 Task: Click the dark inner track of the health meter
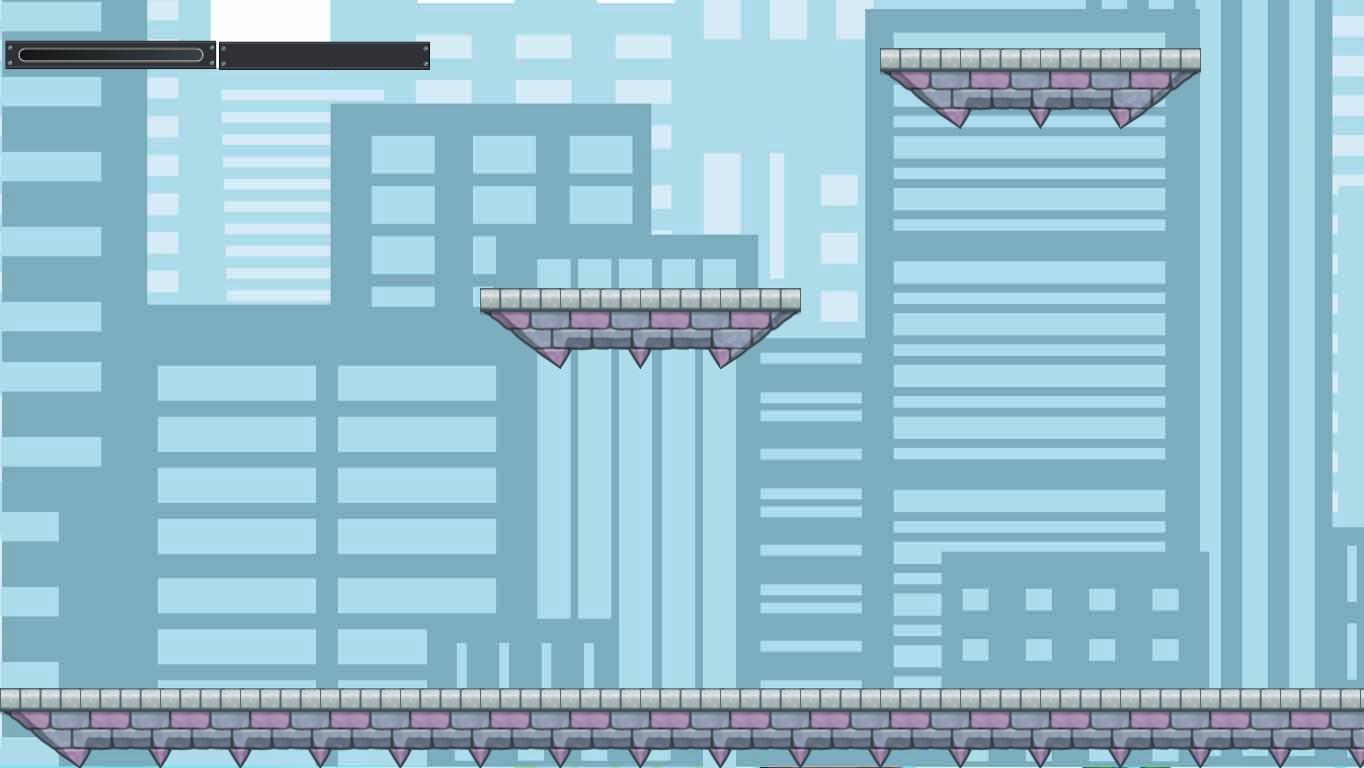pyautogui.click(x=110, y=55)
